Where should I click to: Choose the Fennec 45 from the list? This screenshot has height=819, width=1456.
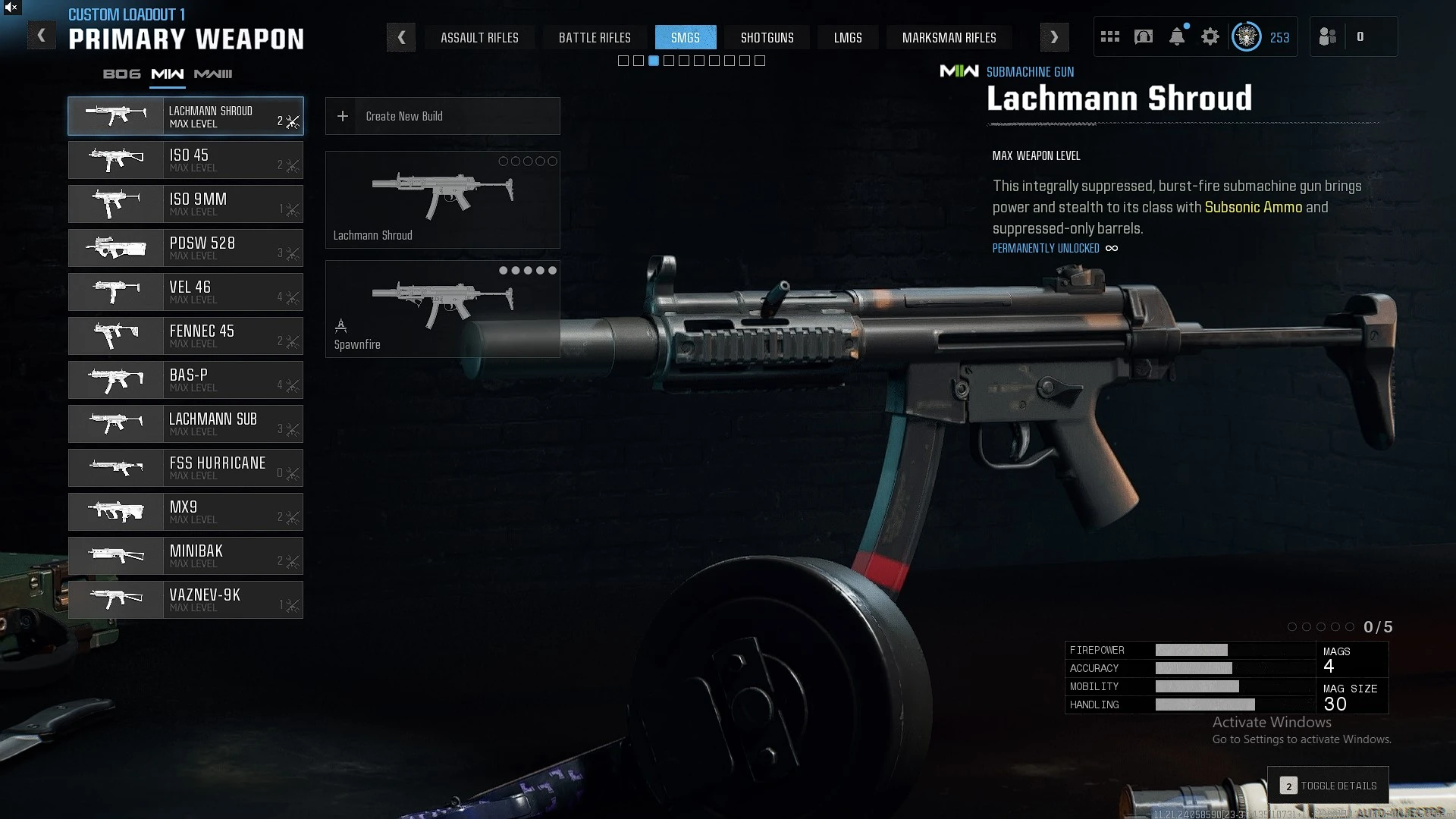coord(186,336)
